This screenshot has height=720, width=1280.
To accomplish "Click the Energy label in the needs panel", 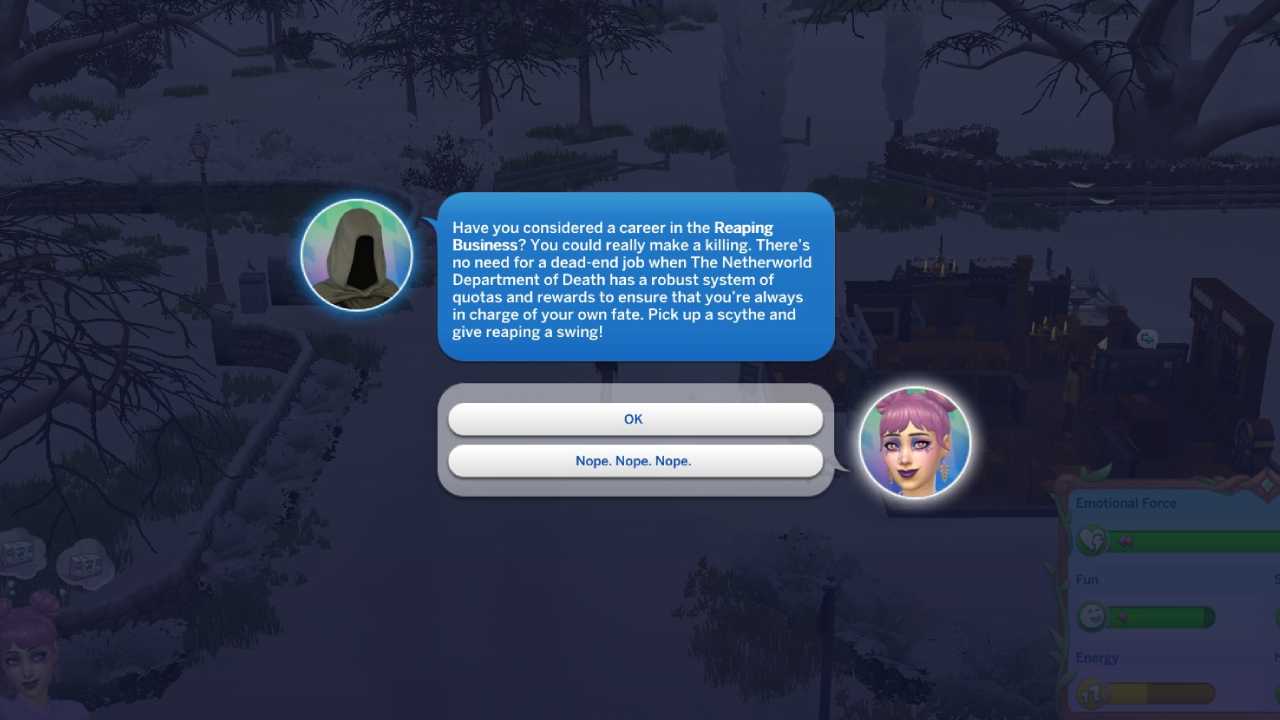I will click(x=1096, y=658).
